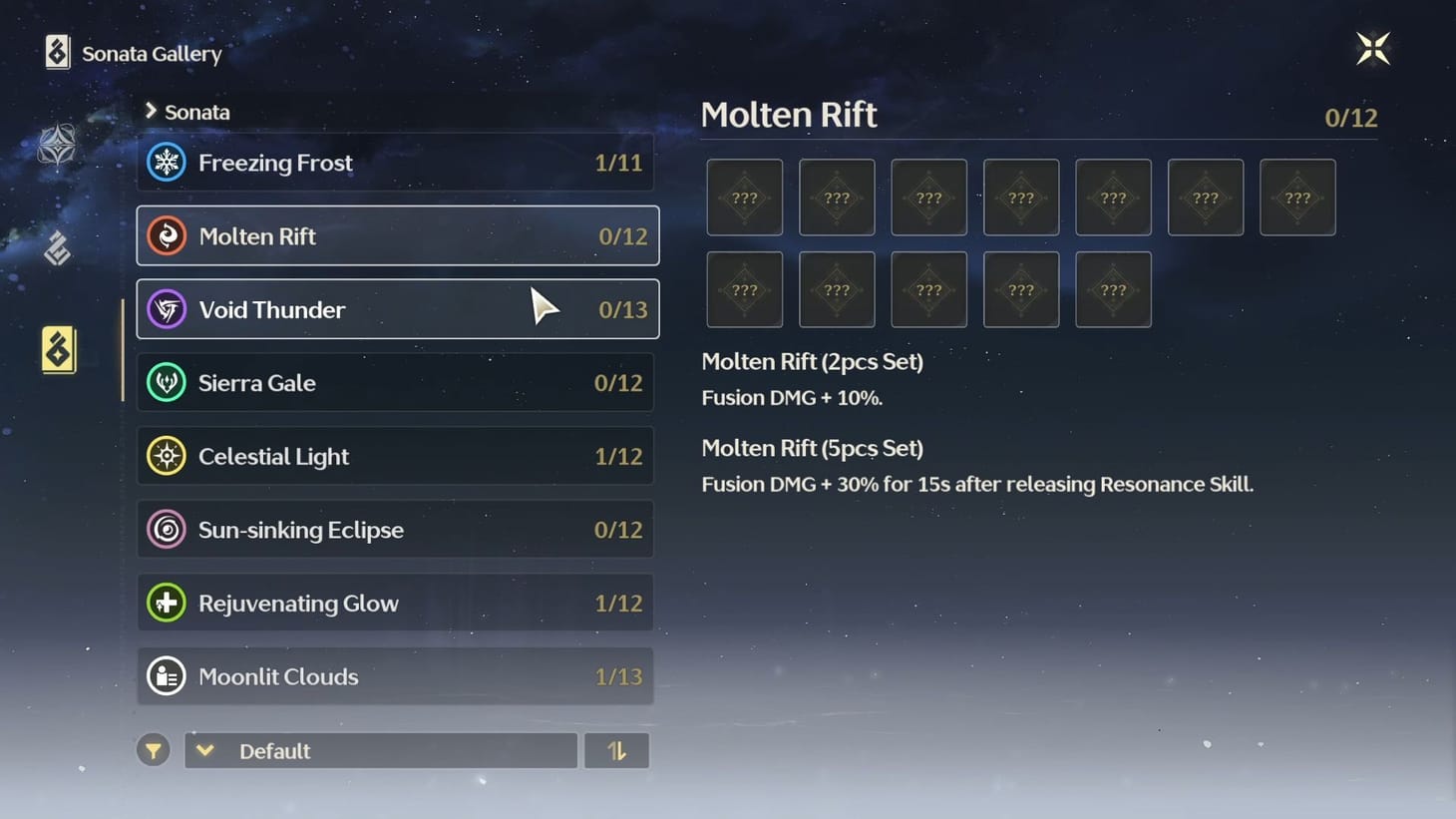Toggle the yellow Sonata Gallery card tab
1456x819 pixels.
[x=58, y=349]
